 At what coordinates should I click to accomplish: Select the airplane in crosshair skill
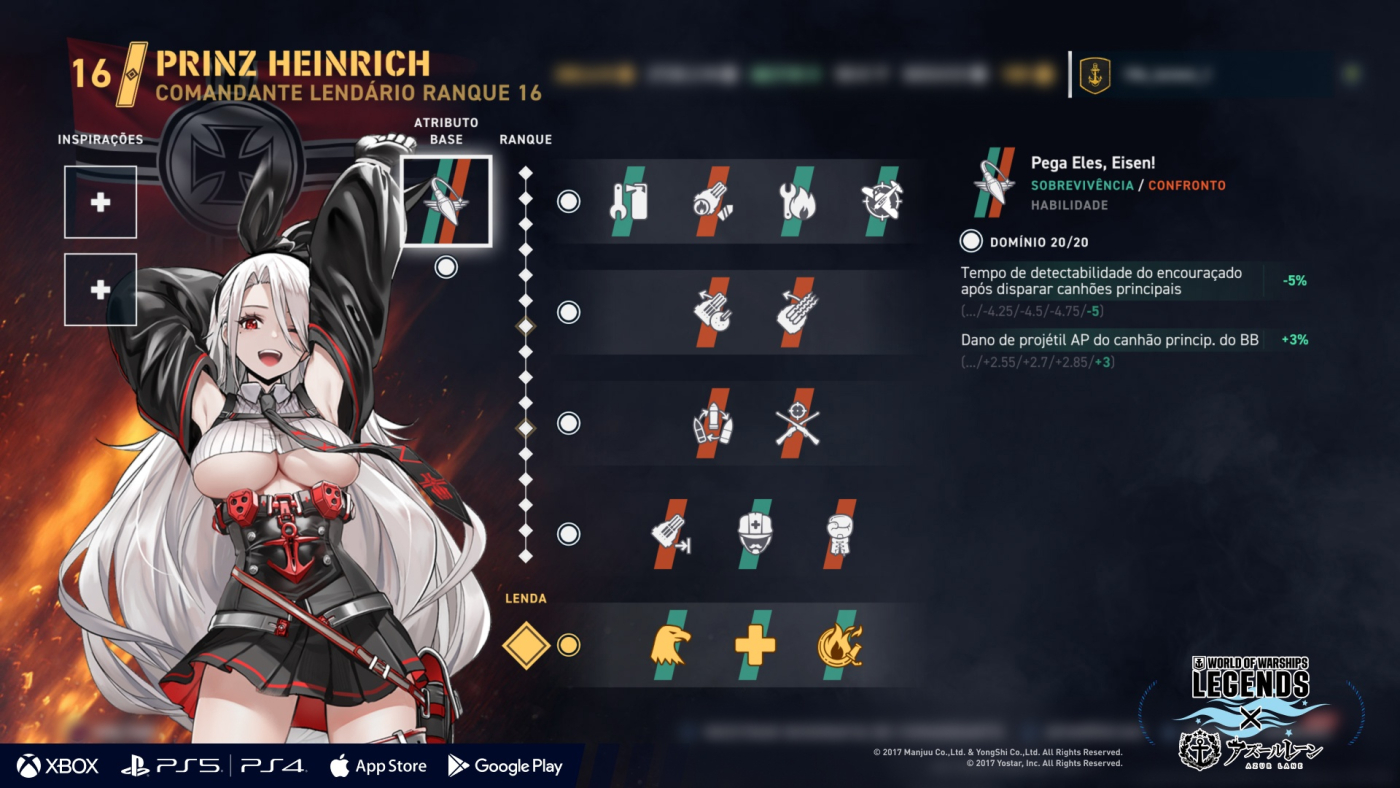point(881,201)
